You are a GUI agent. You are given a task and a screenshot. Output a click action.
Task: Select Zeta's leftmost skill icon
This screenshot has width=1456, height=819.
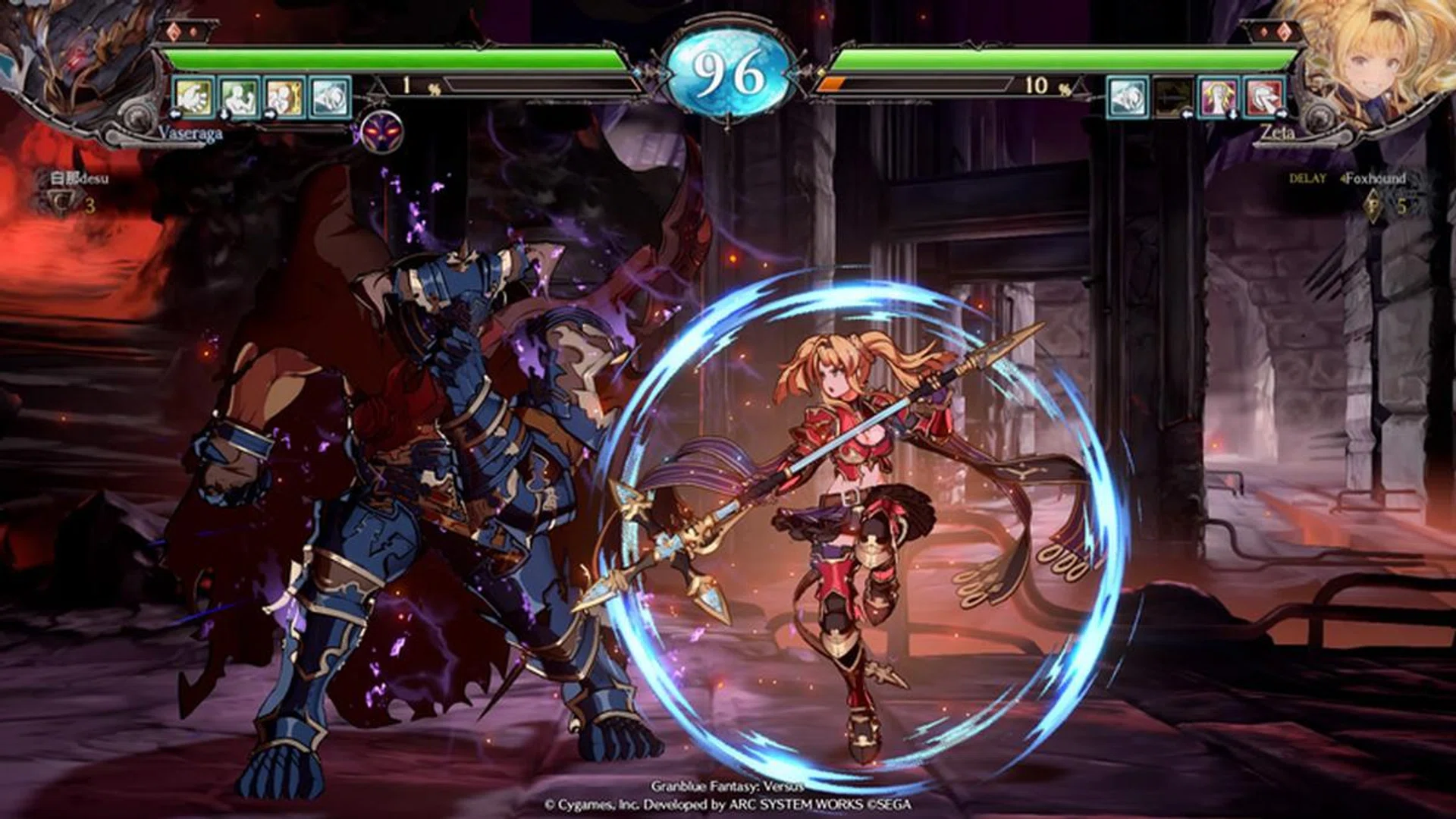[x=1128, y=96]
